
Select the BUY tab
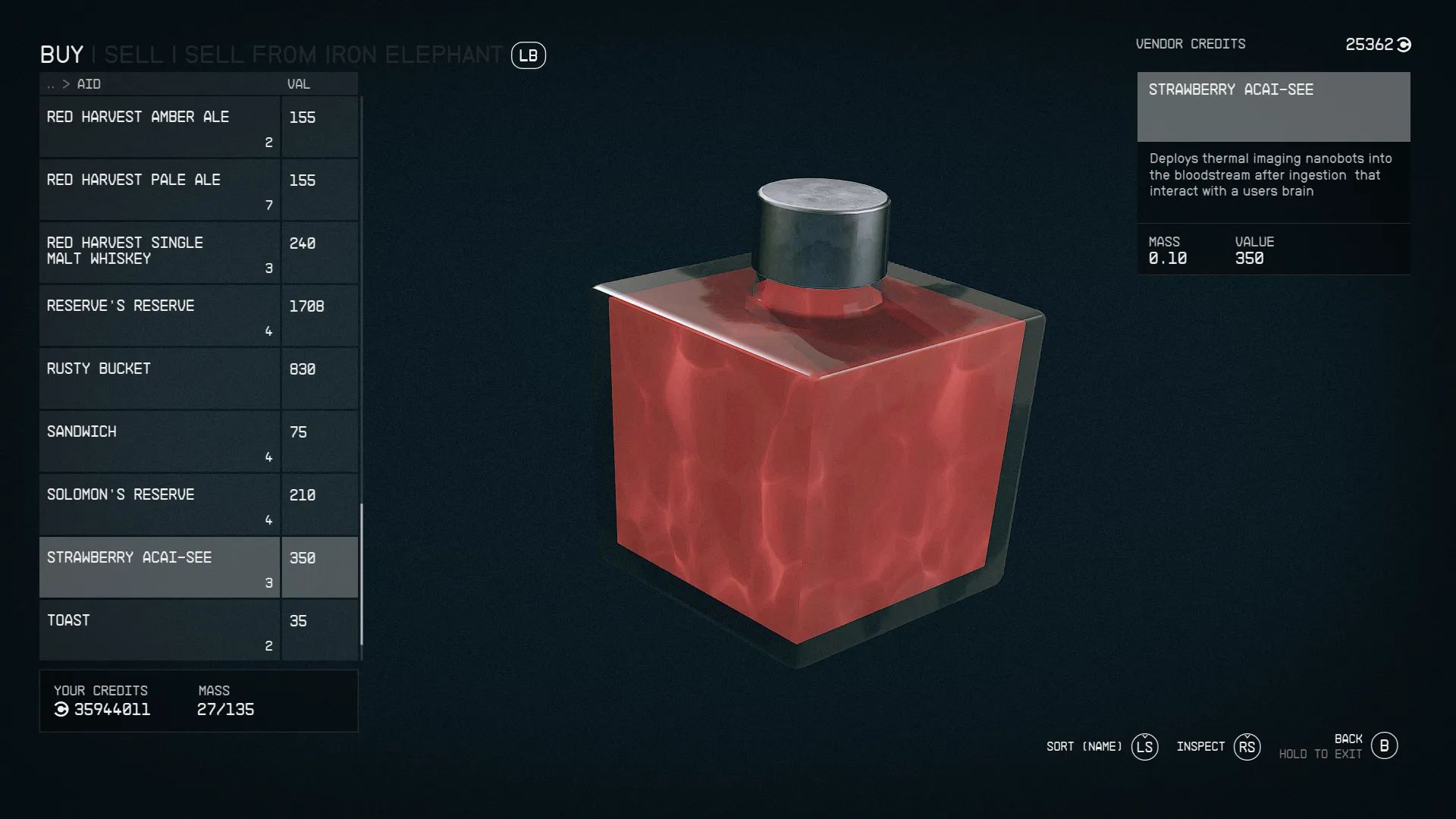tap(62, 54)
